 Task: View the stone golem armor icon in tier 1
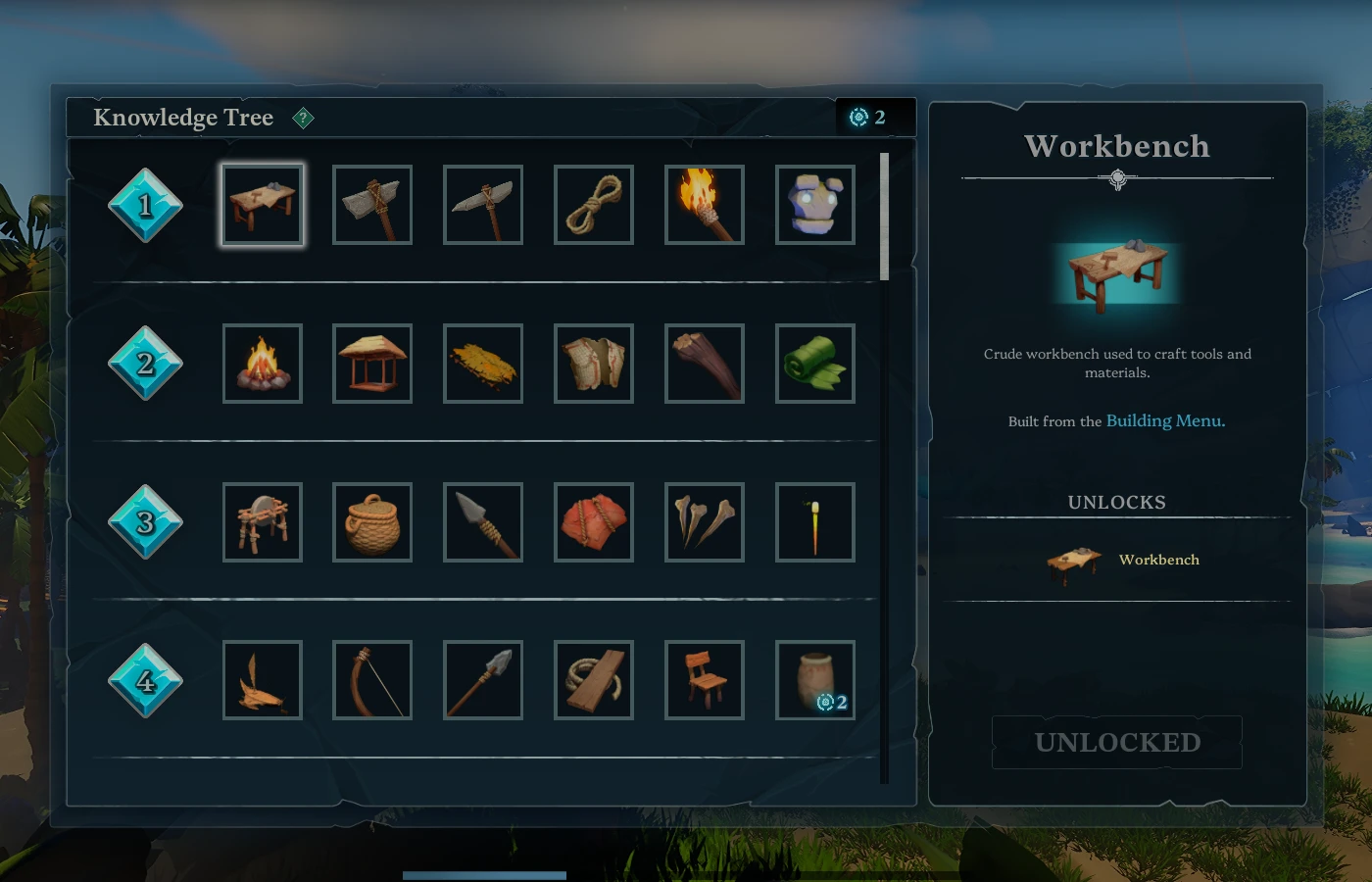pos(814,204)
